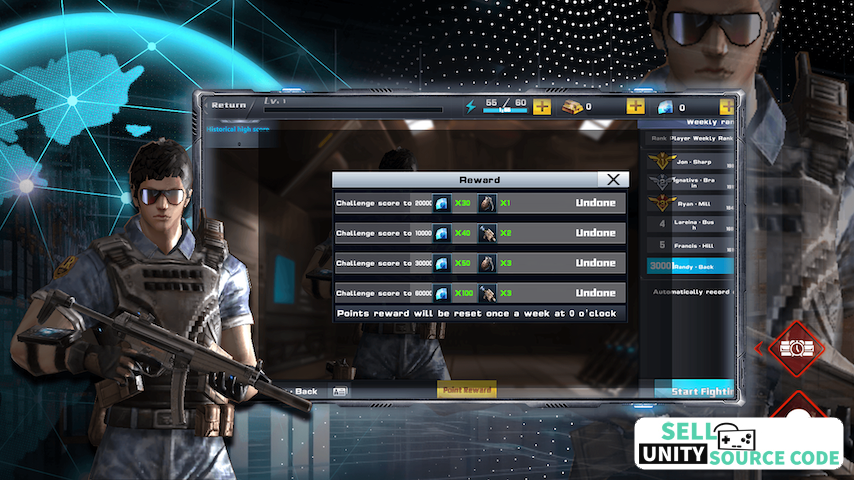Screen dimensions: 854x480
Task: Go back with the Return button
Action: click(226, 105)
